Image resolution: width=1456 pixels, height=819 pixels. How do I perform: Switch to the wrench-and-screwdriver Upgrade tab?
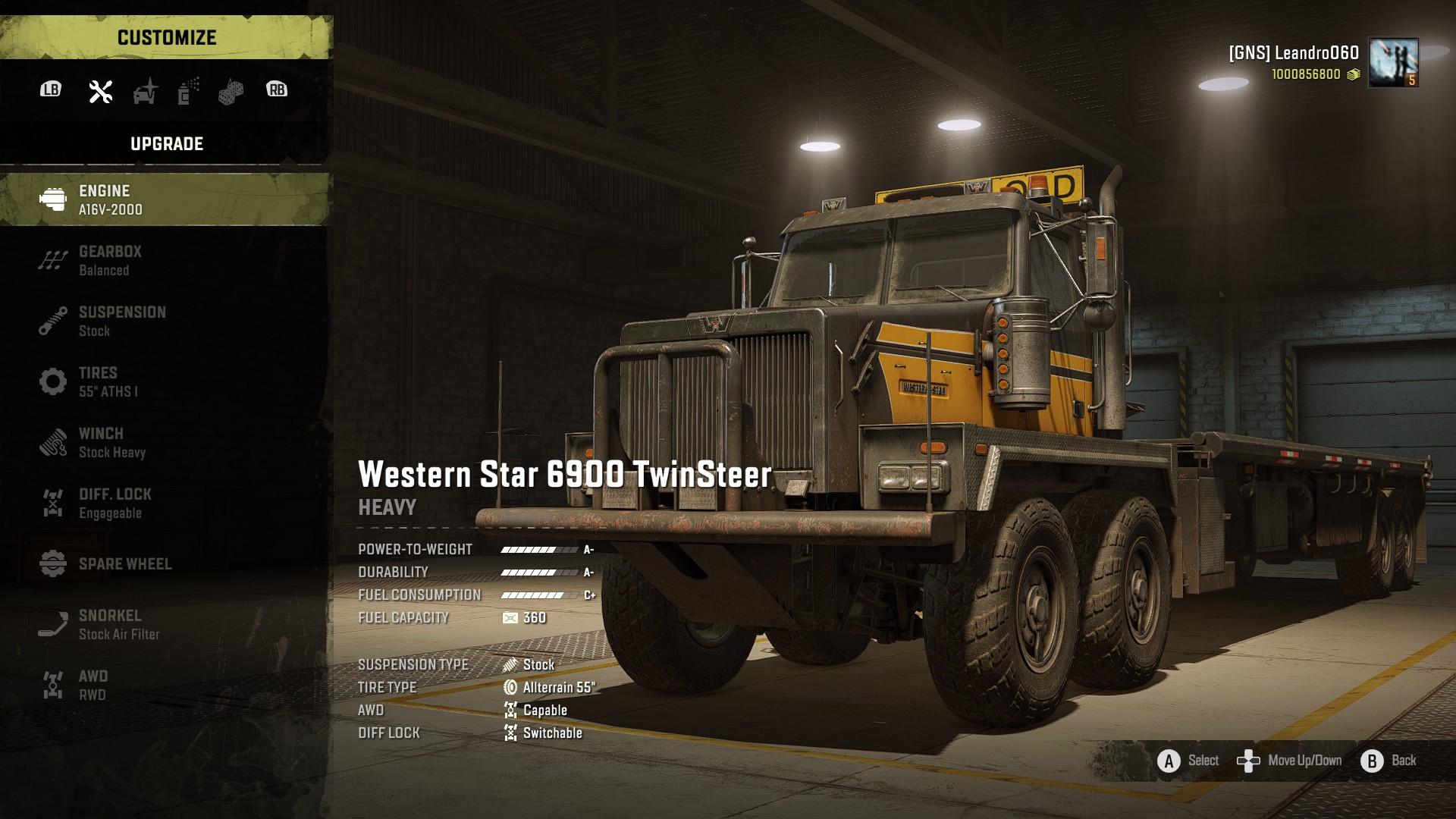100,91
